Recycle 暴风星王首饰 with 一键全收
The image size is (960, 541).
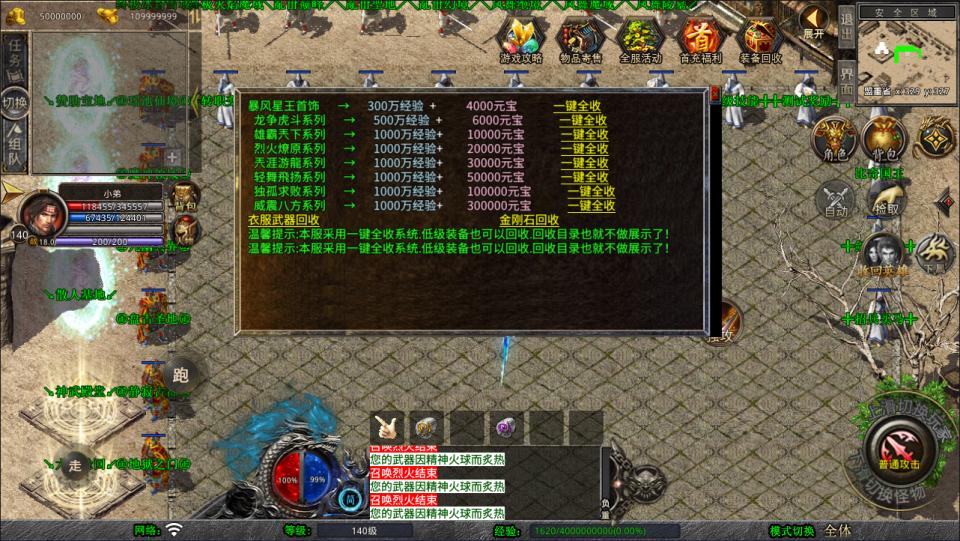pyautogui.click(x=577, y=106)
